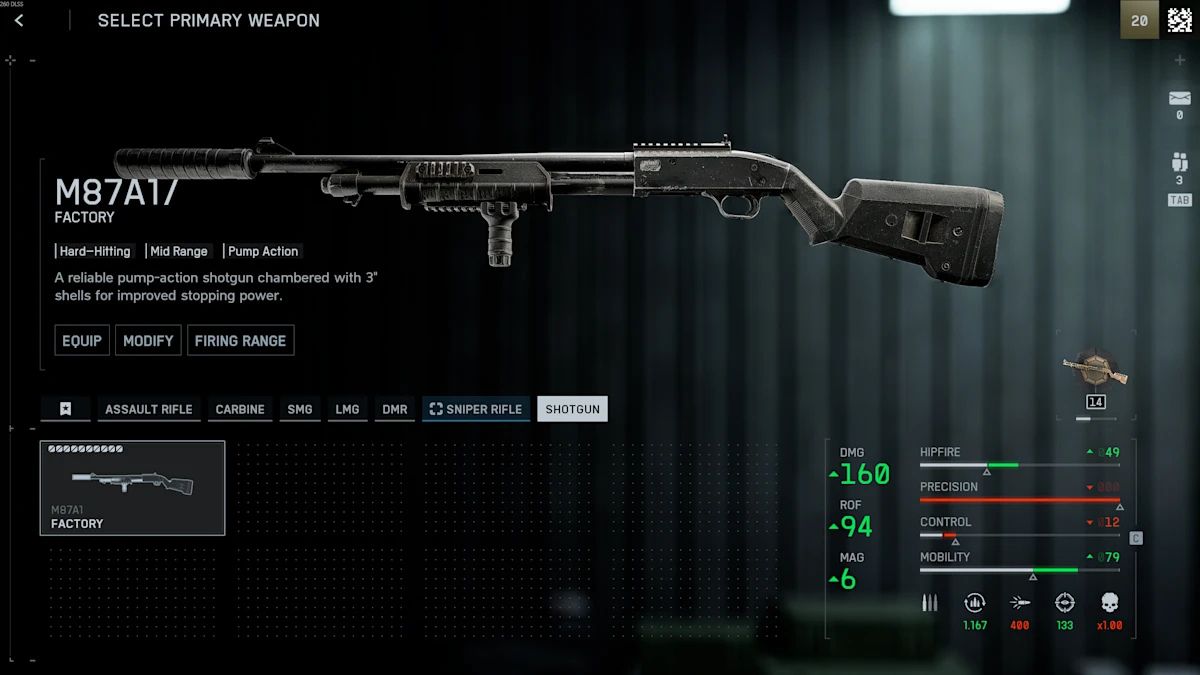Image resolution: width=1200 pixels, height=675 pixels.
Task: Open the mail envelope icon
Action: pyautogui.click(x=1180, y=99)
